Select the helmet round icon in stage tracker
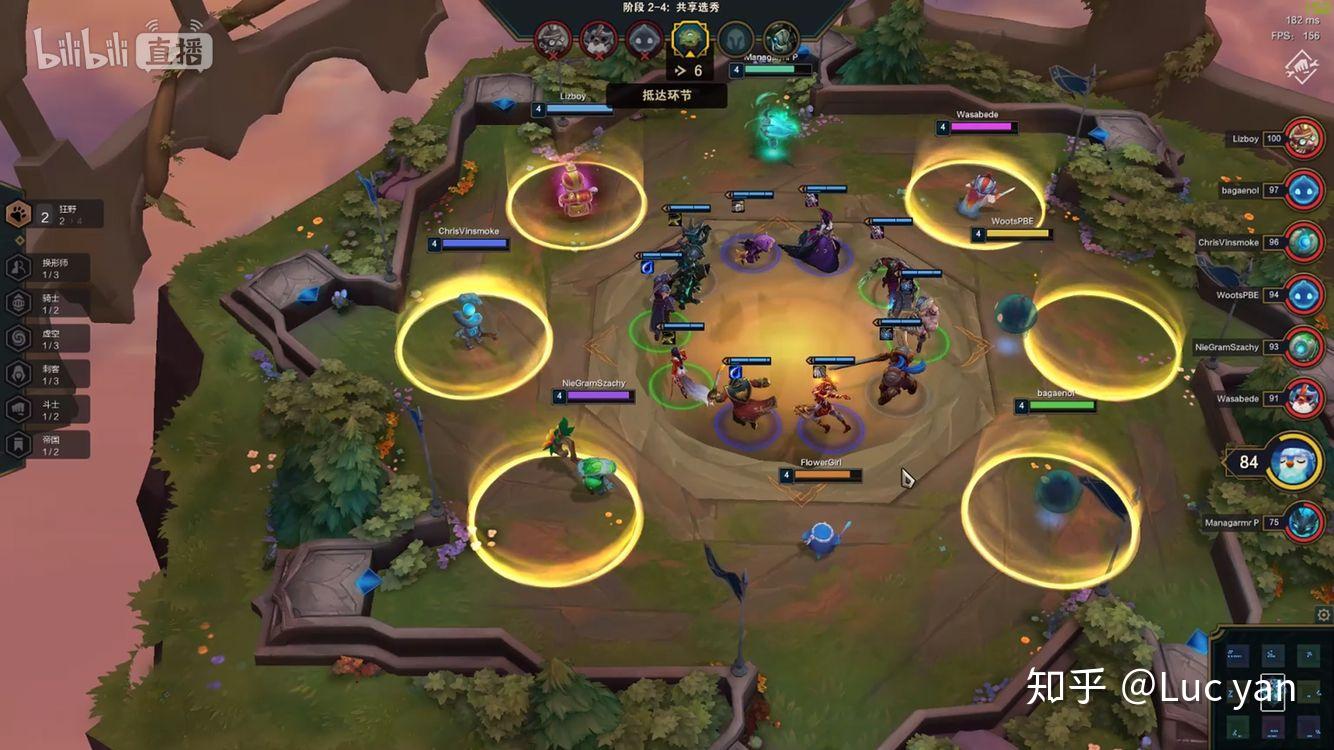1334x750 pixels. point(736,40)
